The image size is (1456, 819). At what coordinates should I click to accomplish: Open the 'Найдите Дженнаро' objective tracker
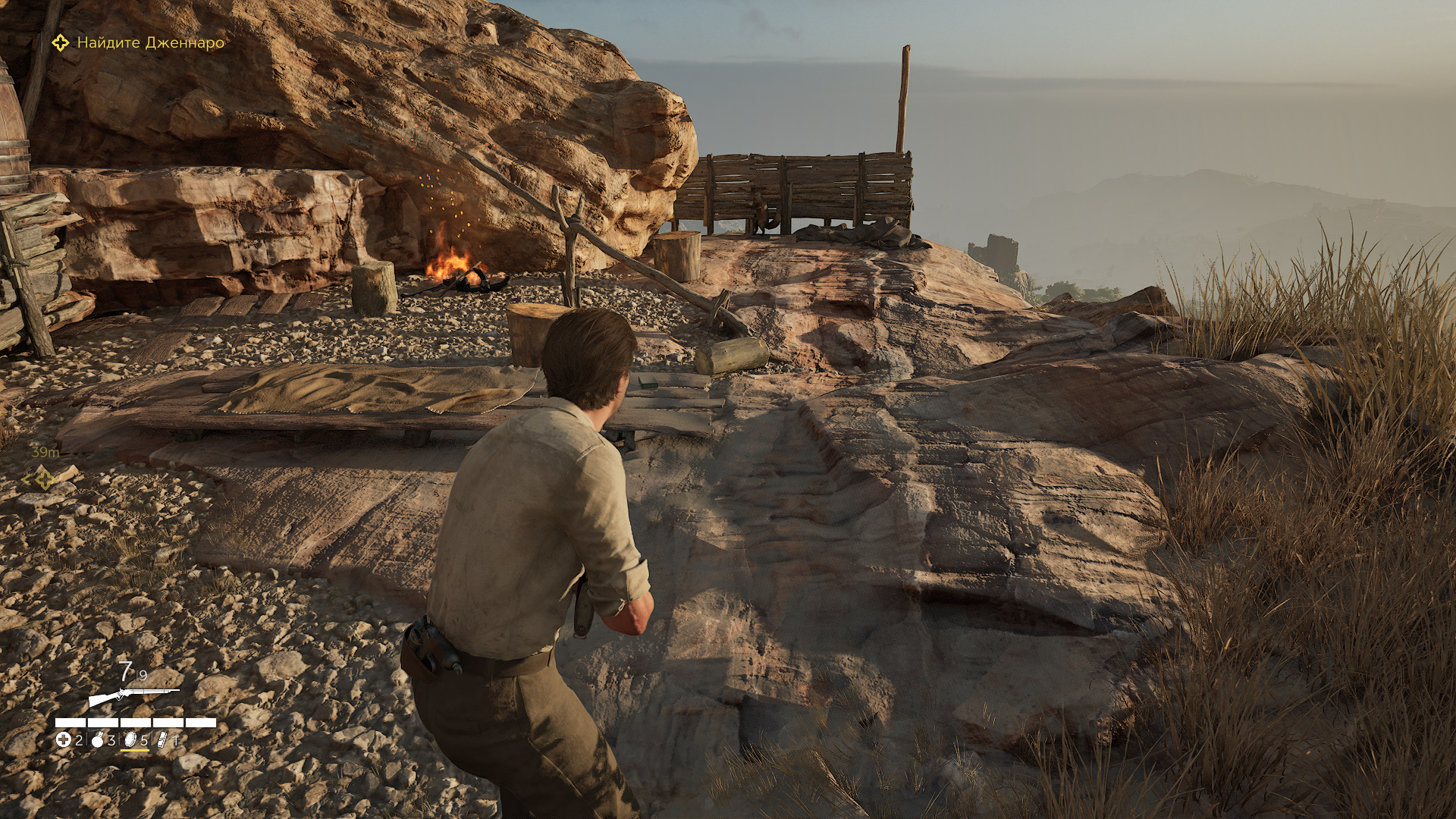click(x=139, y=42)
